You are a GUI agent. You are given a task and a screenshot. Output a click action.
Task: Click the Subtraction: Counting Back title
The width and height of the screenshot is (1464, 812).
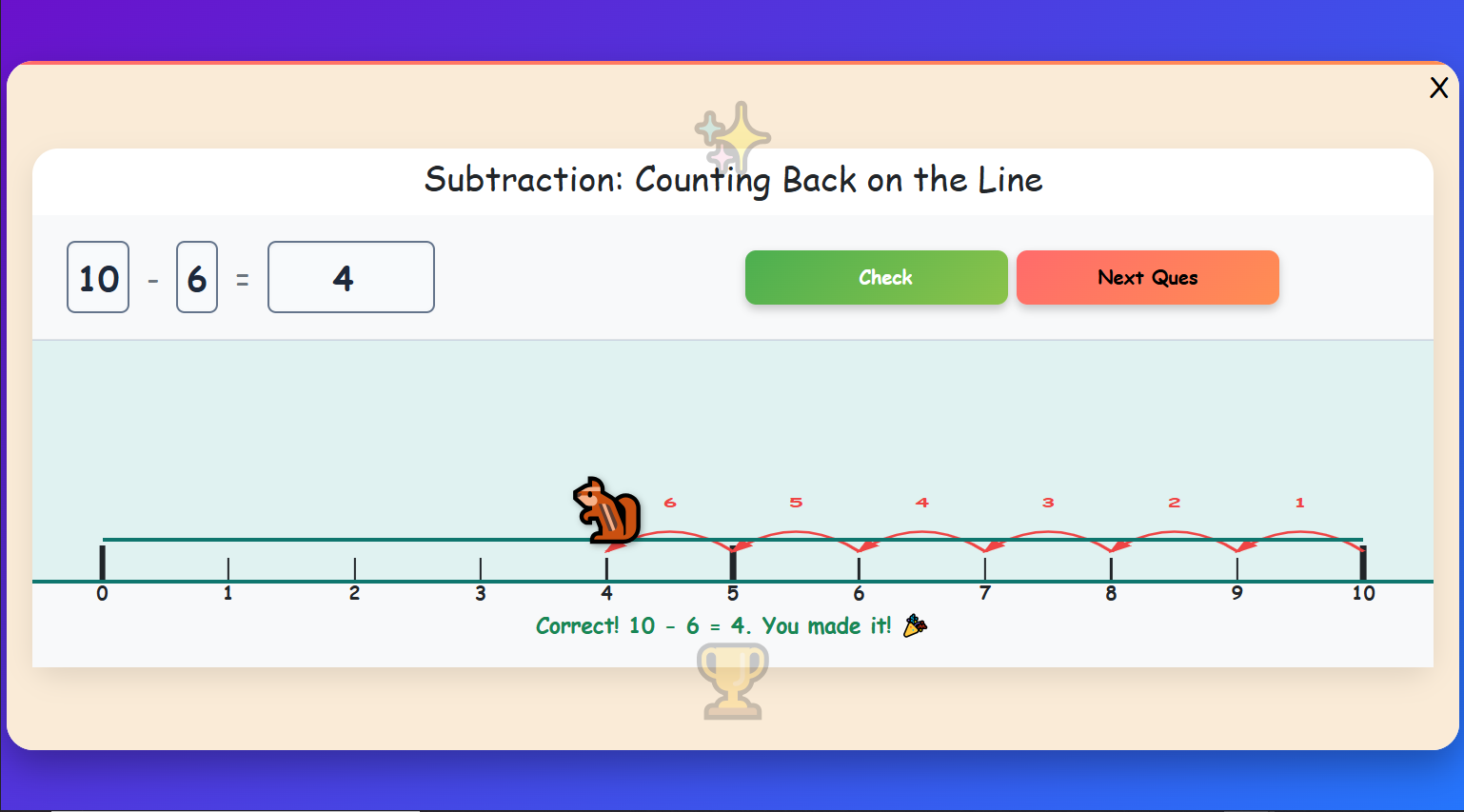pyautogui.click(x=732, y=180)
